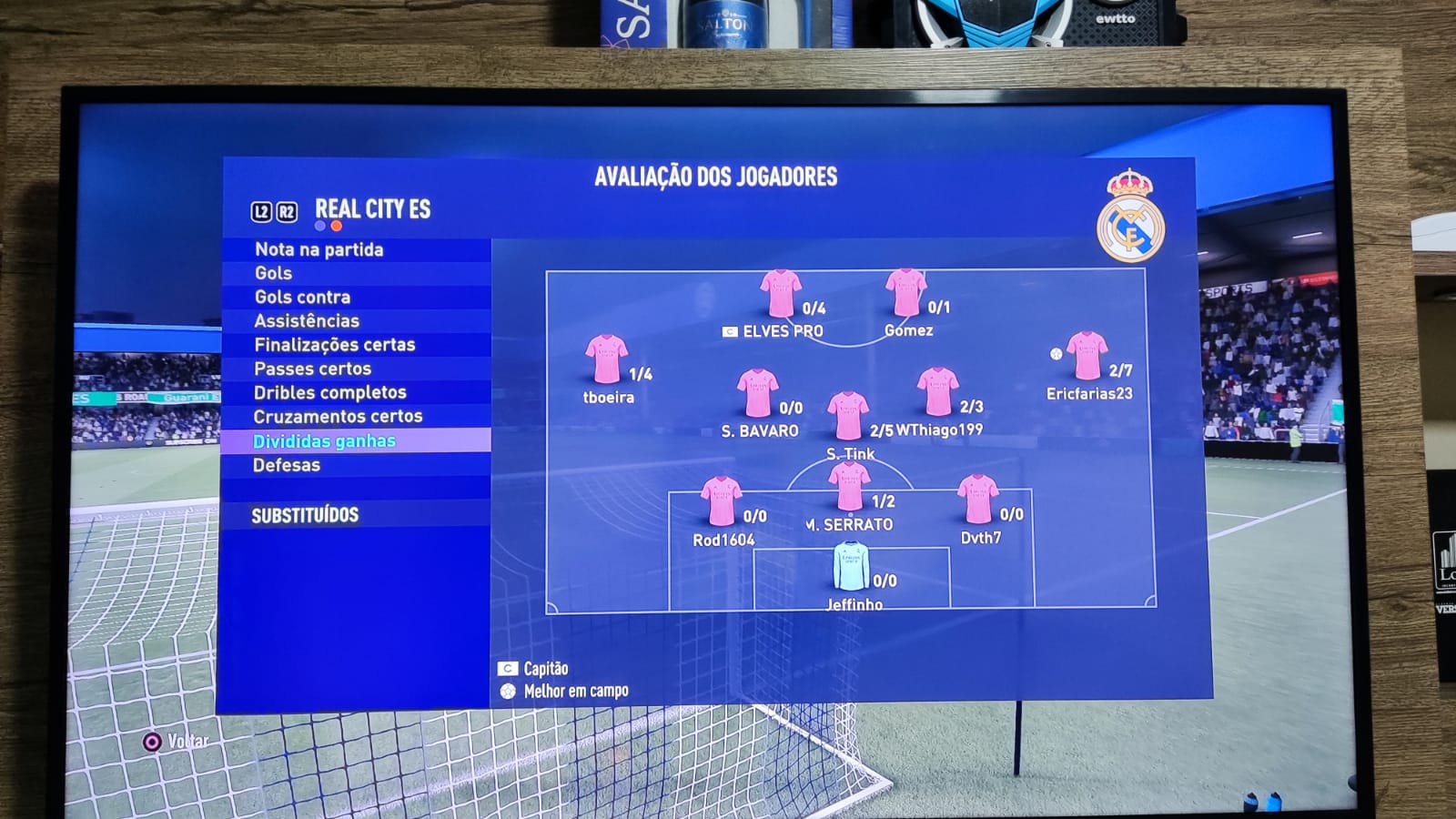Image resolution: width=1456 pixels, height=819 pixels.
Task: Choose Dribles completos entry
Action: coord(329,392)
